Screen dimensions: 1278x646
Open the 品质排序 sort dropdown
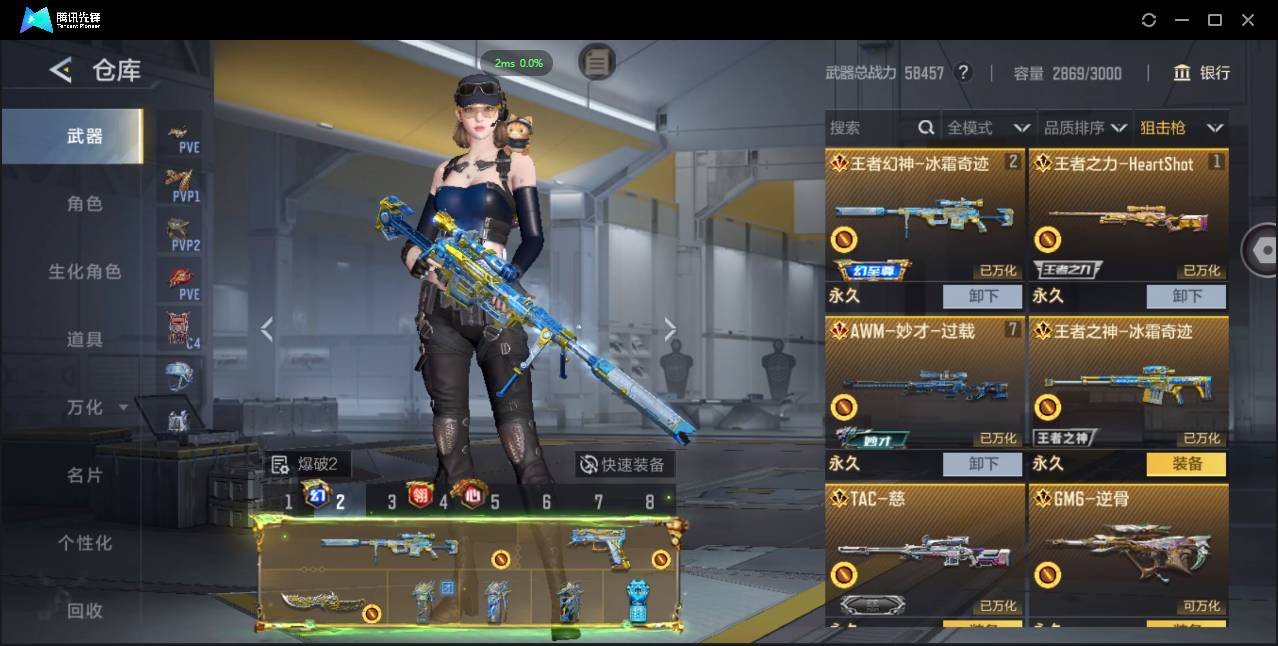click(x=1085, y=128)
